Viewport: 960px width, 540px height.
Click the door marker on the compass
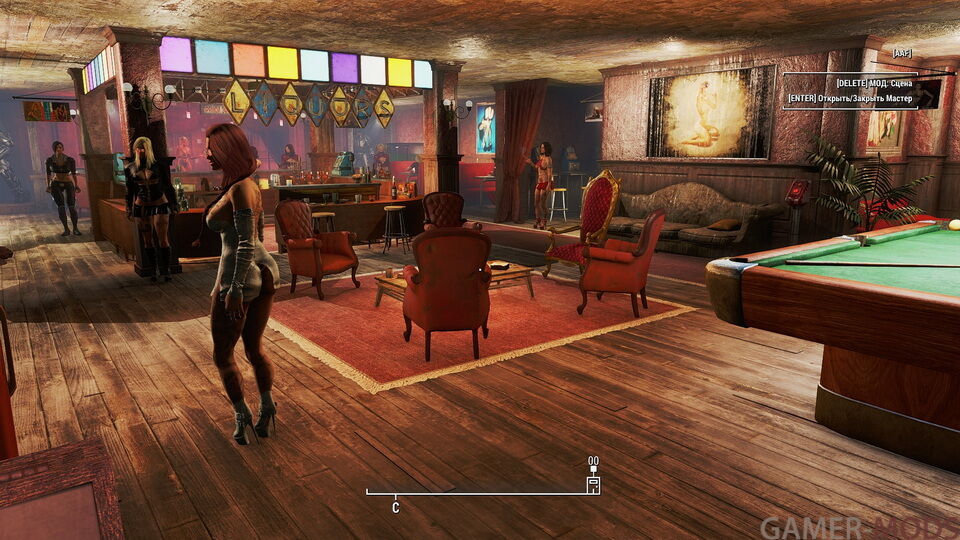point(593,485)
